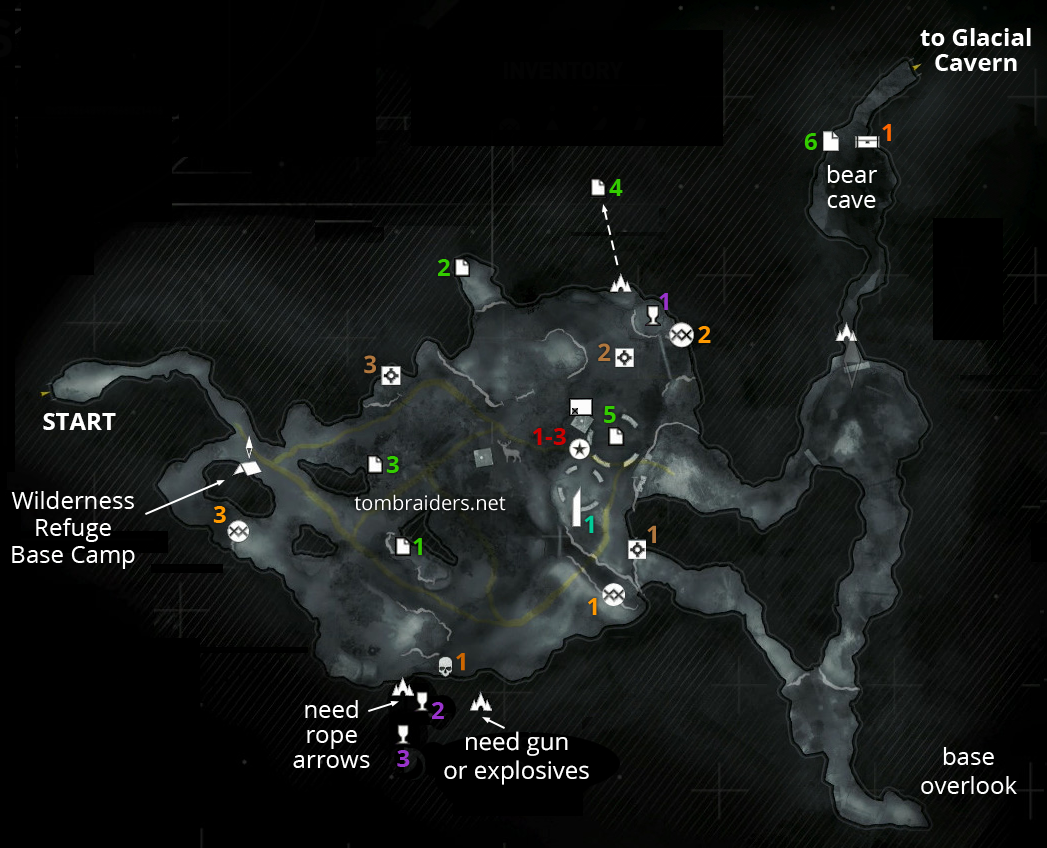Pick the document marker labeled green 1
Viewport: 1047px width, 848px height.
click(402, 546)
